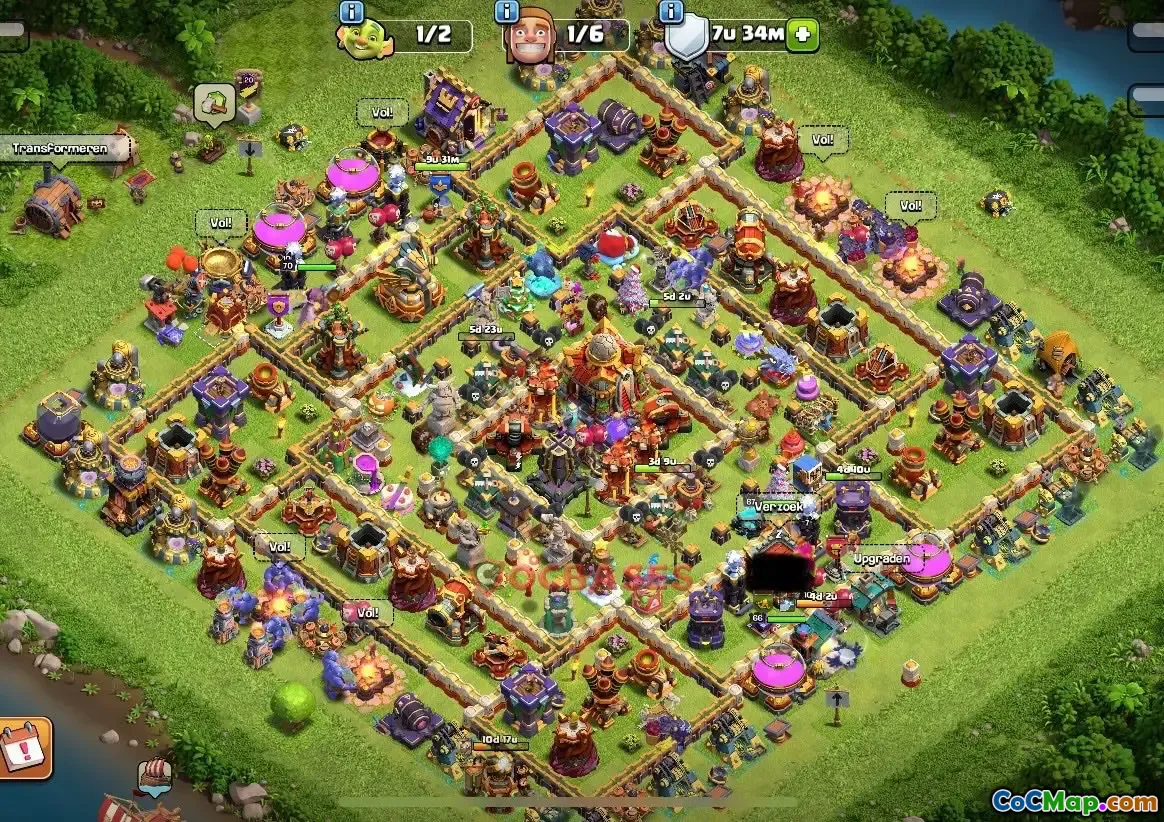Choose the Upgraden bubble
This screenshot has width=1164, height=822.
[879, 559]
